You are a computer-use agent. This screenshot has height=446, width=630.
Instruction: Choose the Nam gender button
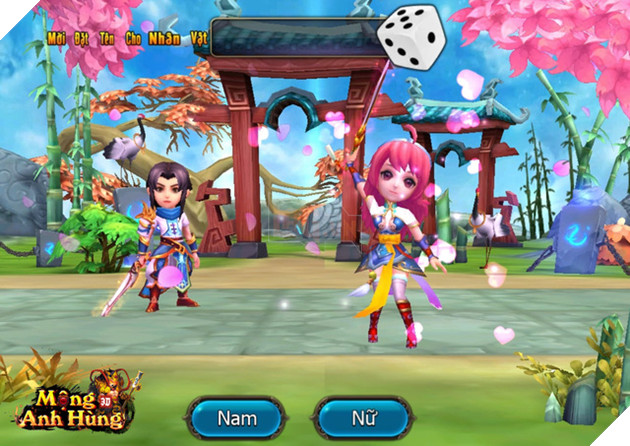[238, 417]
